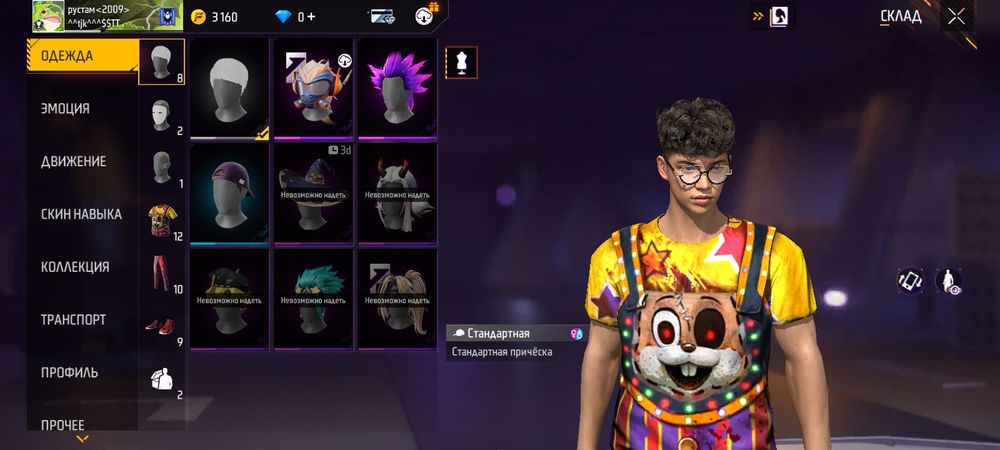The width and height of the screenshot is (1000, 450).
Task: Select the standard white hairstyle item
Action: [x=229, y=88]
